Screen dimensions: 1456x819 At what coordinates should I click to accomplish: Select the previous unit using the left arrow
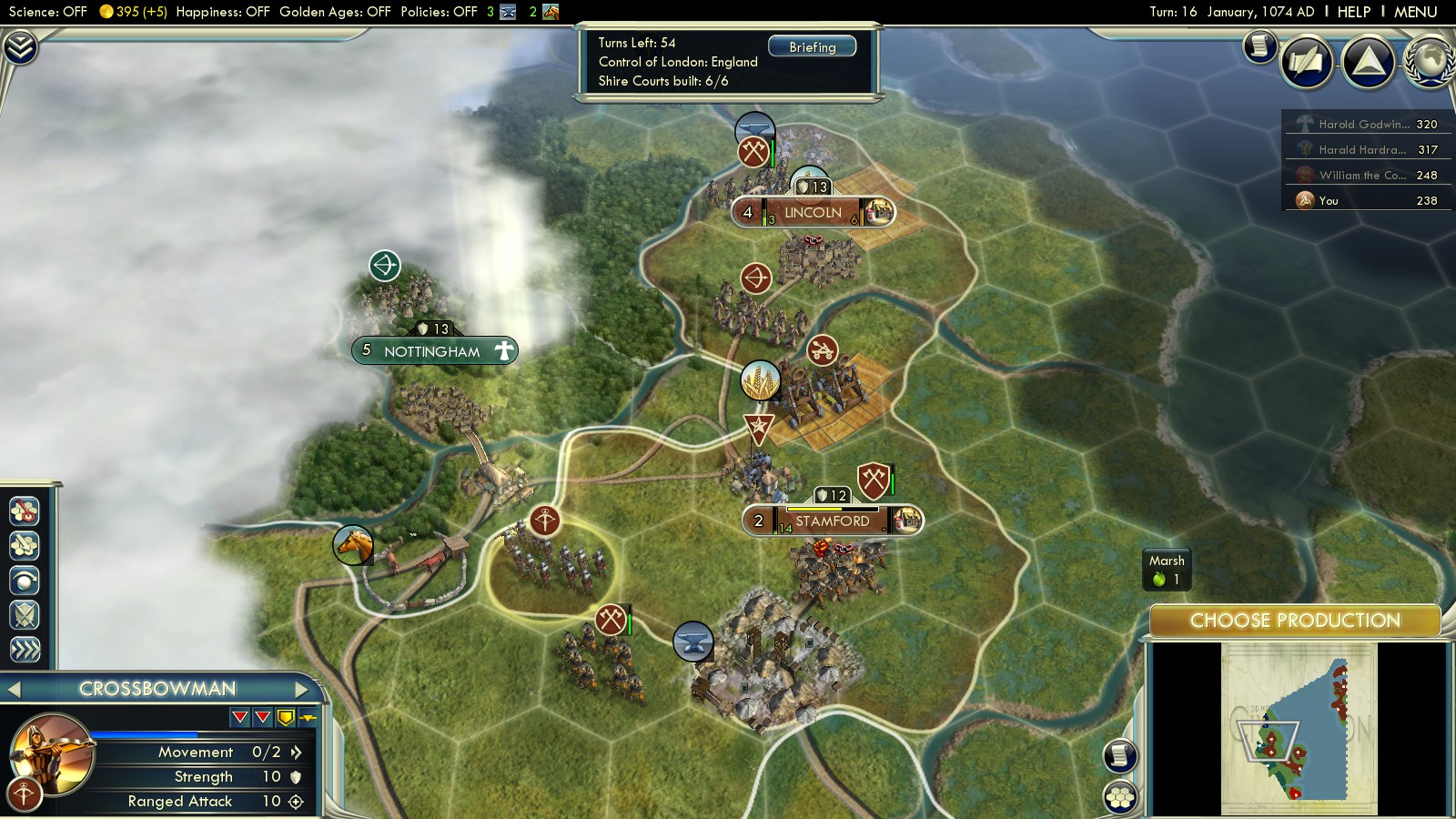click(x=14, y=689)
